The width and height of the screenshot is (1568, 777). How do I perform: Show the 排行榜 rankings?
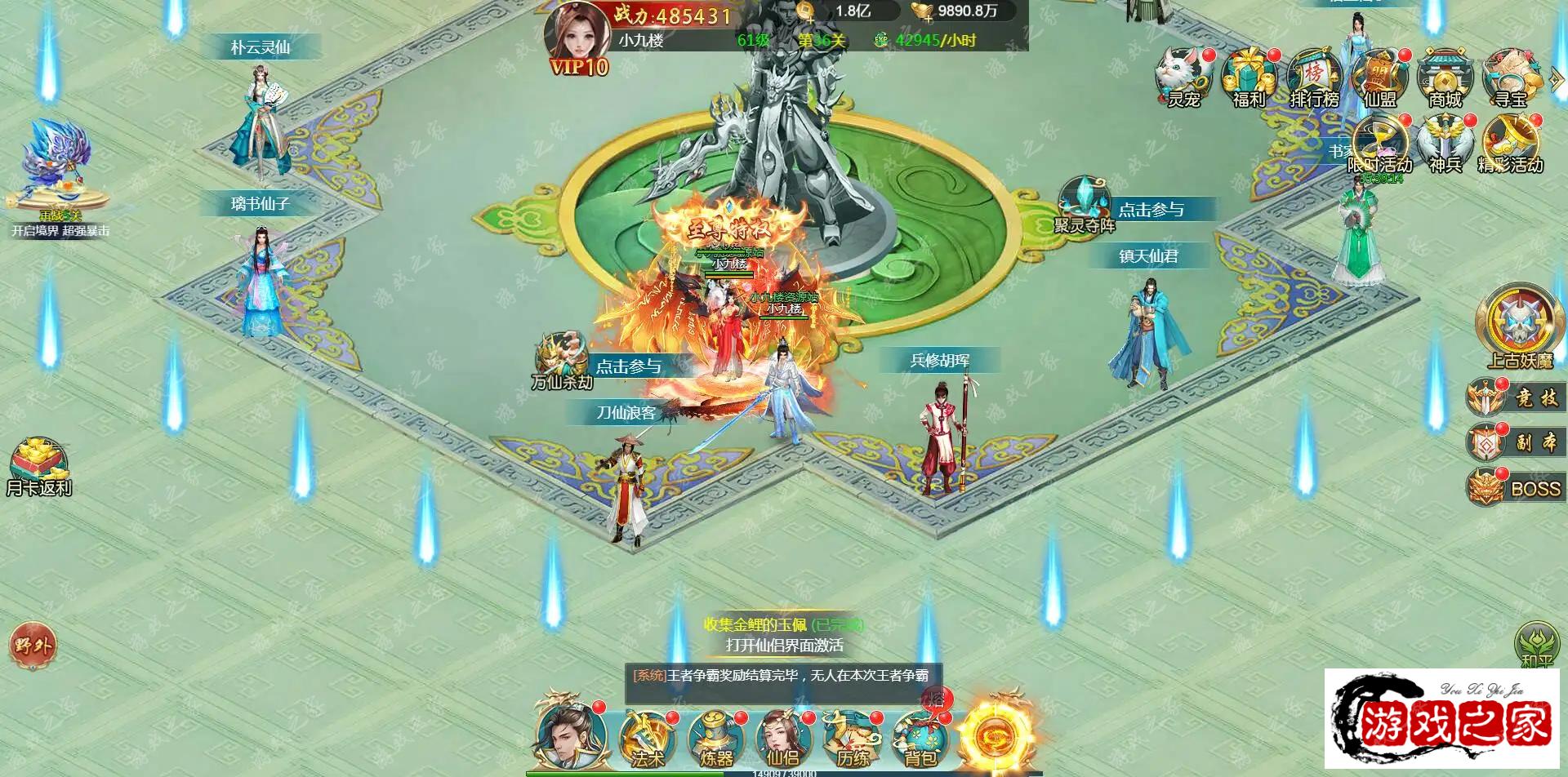(1314, 78)
